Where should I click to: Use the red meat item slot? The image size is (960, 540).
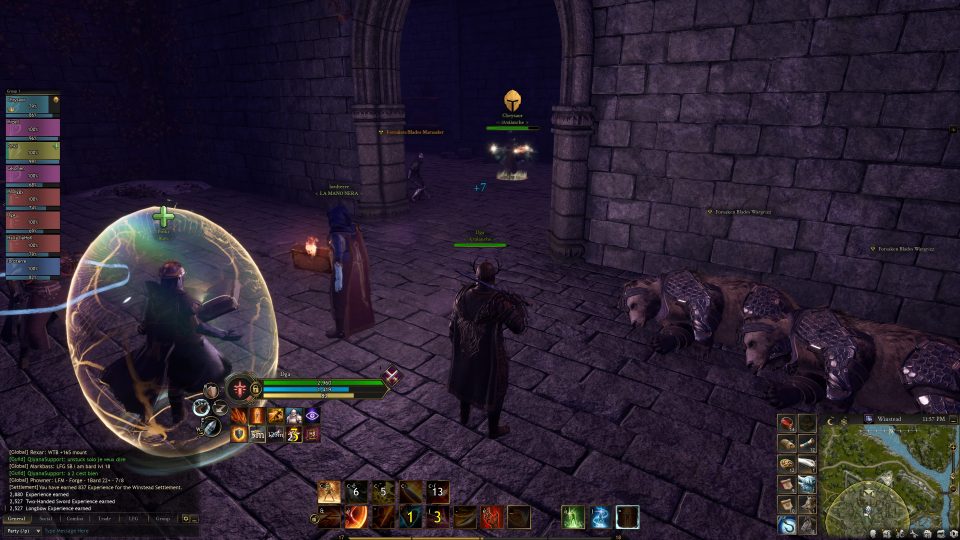[787, 423]
